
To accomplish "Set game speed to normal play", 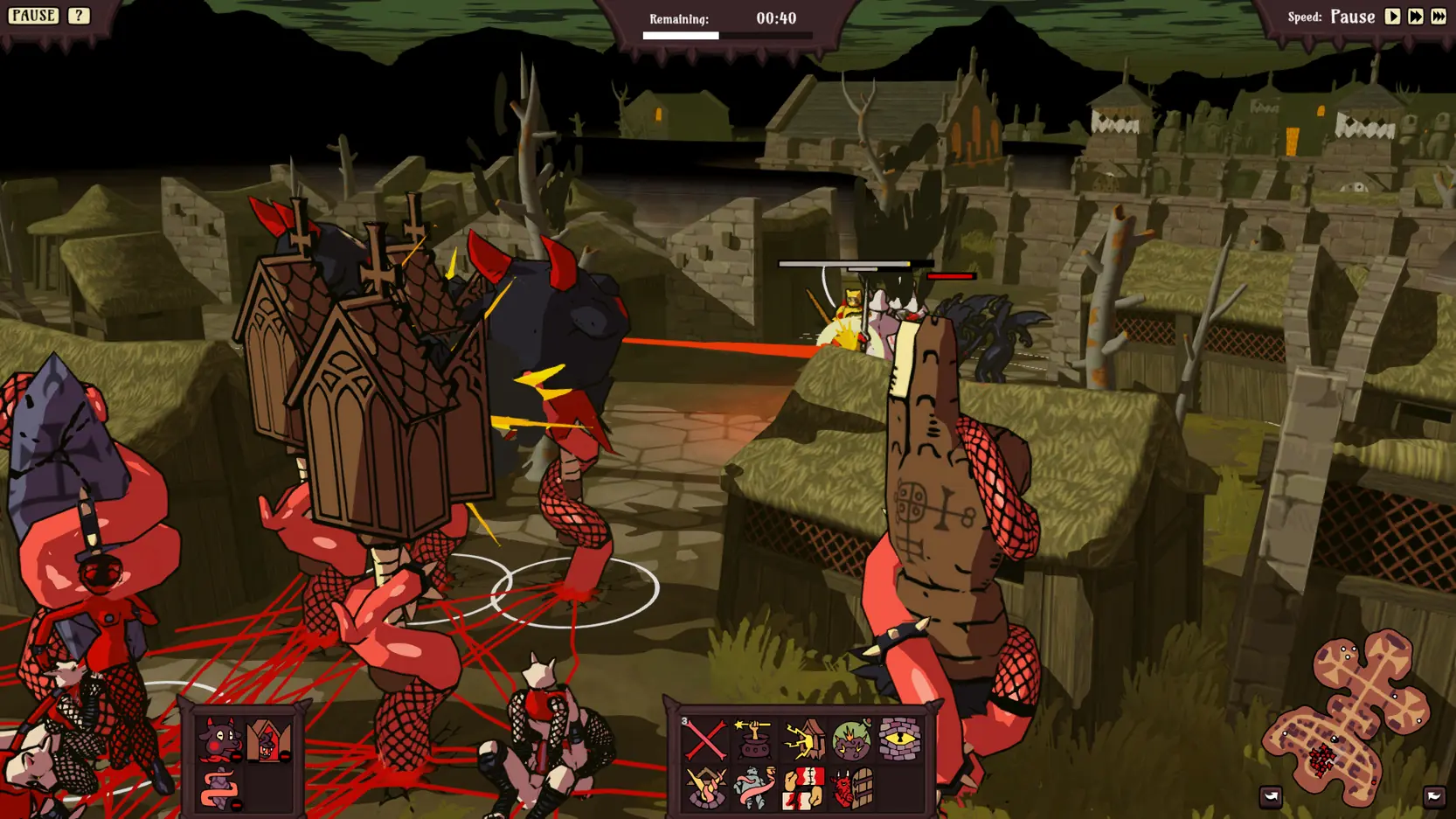I will [x=1392, y=17].
